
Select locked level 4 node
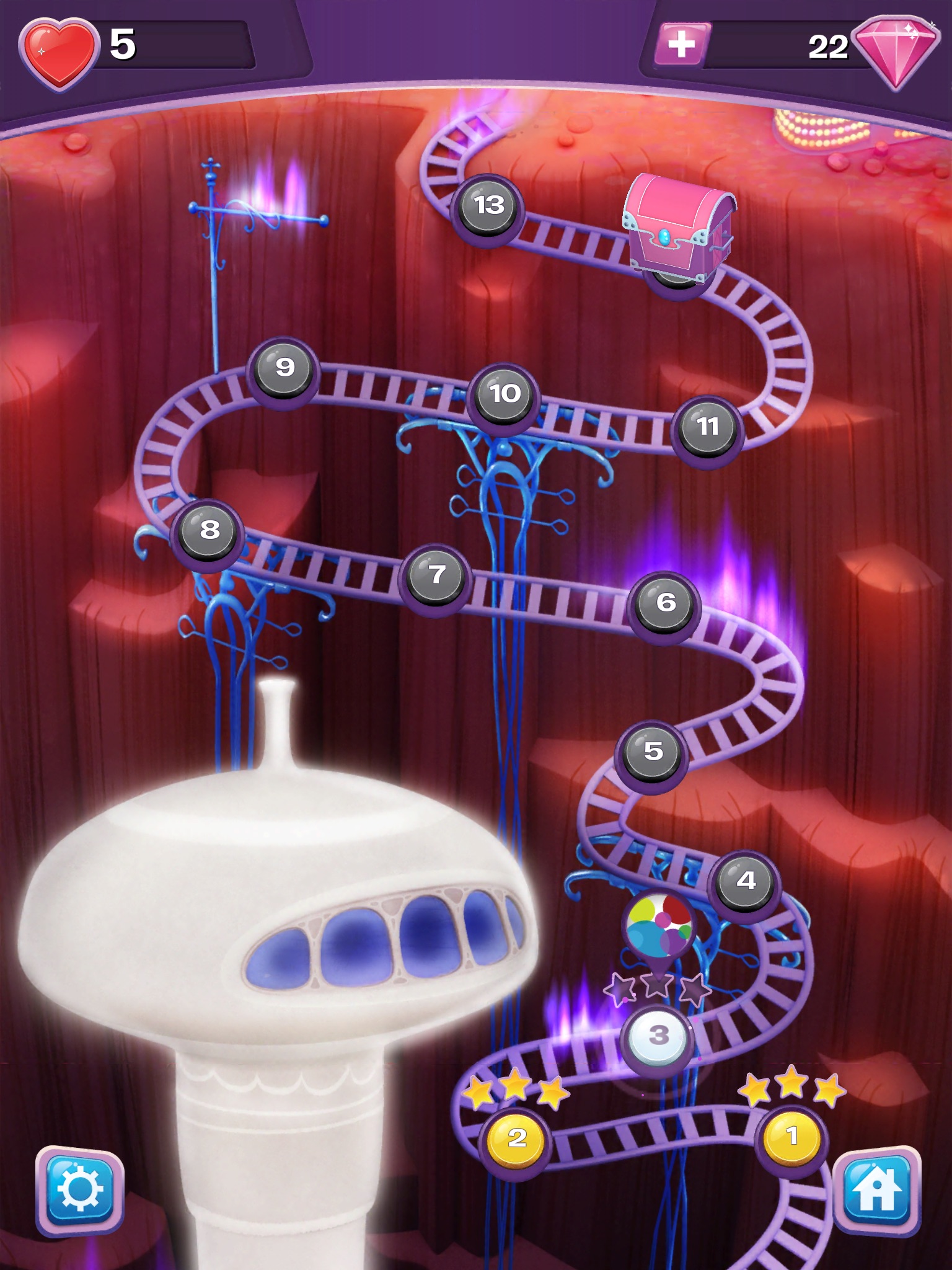pos(746,881)
